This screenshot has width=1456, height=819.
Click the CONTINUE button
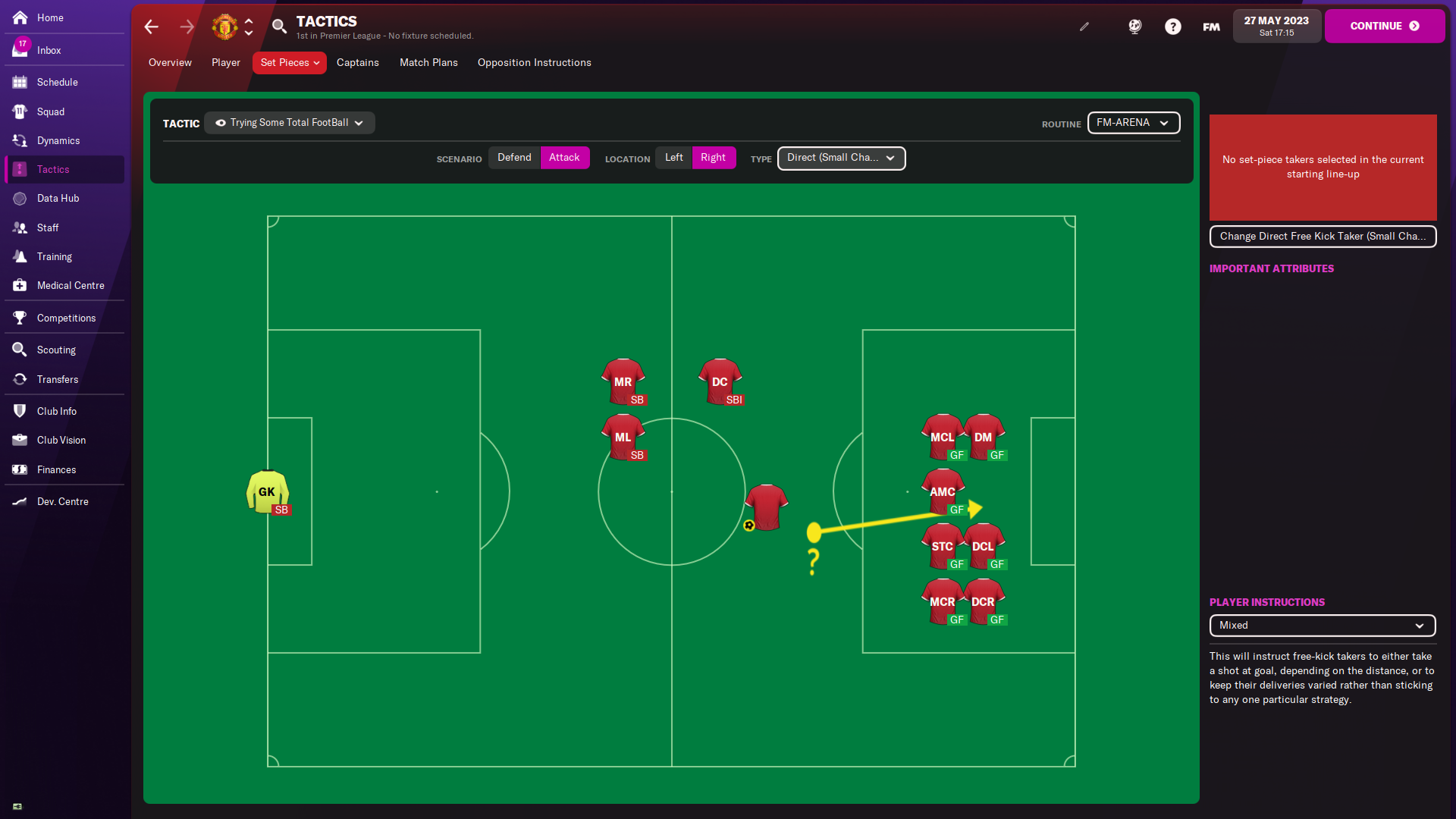[1384, 26]
